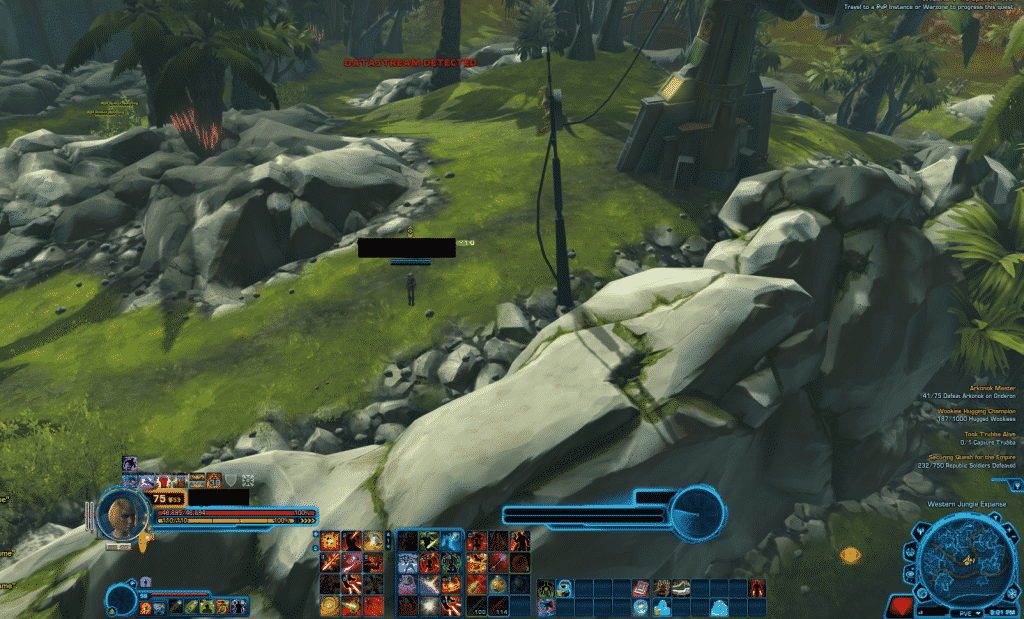
Task: Click the shield buff icon
Action: tap(231, 481)
